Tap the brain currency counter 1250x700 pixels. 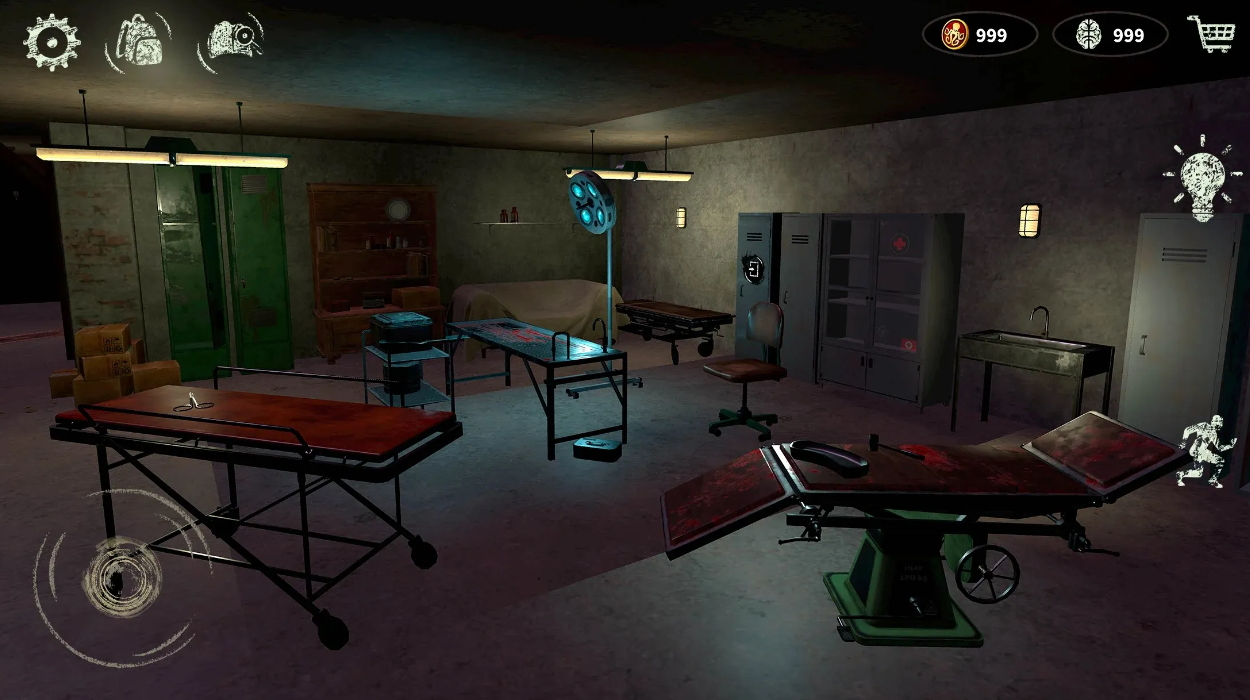click(x=1110, y=35)
